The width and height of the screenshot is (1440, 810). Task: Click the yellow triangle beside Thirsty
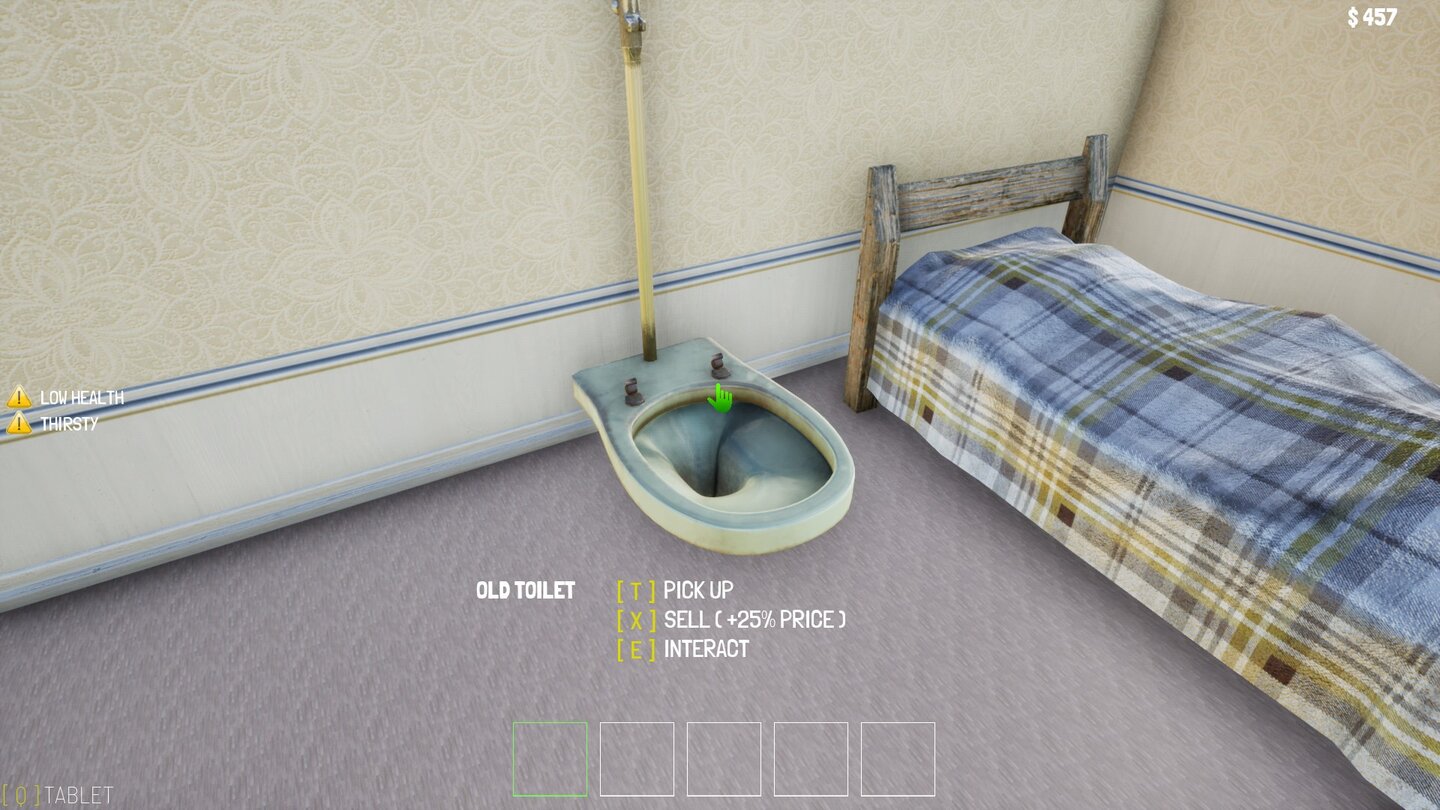[x=18, y=421]
